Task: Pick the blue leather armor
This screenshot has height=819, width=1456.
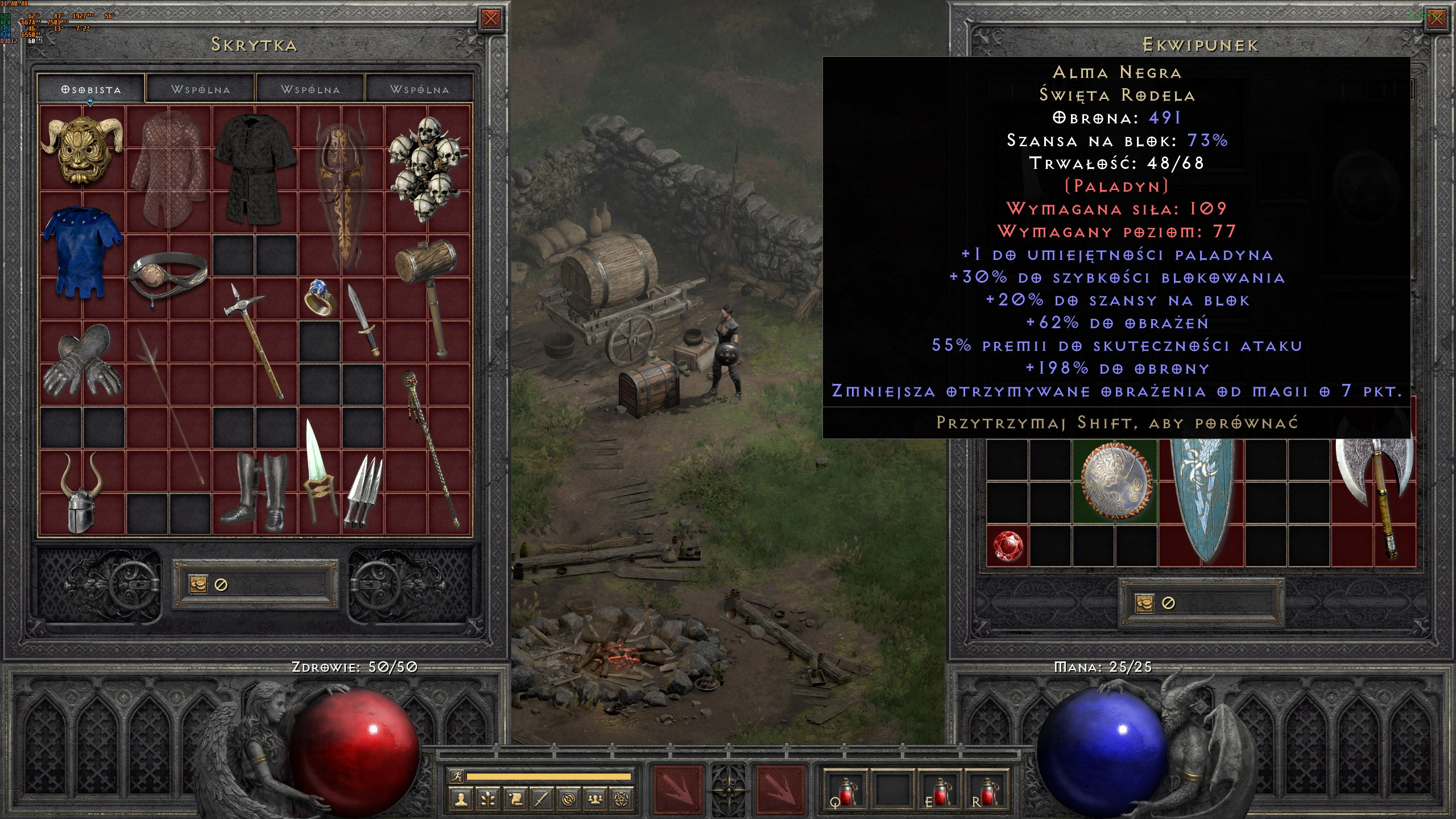Action: (x=83, y=254)
